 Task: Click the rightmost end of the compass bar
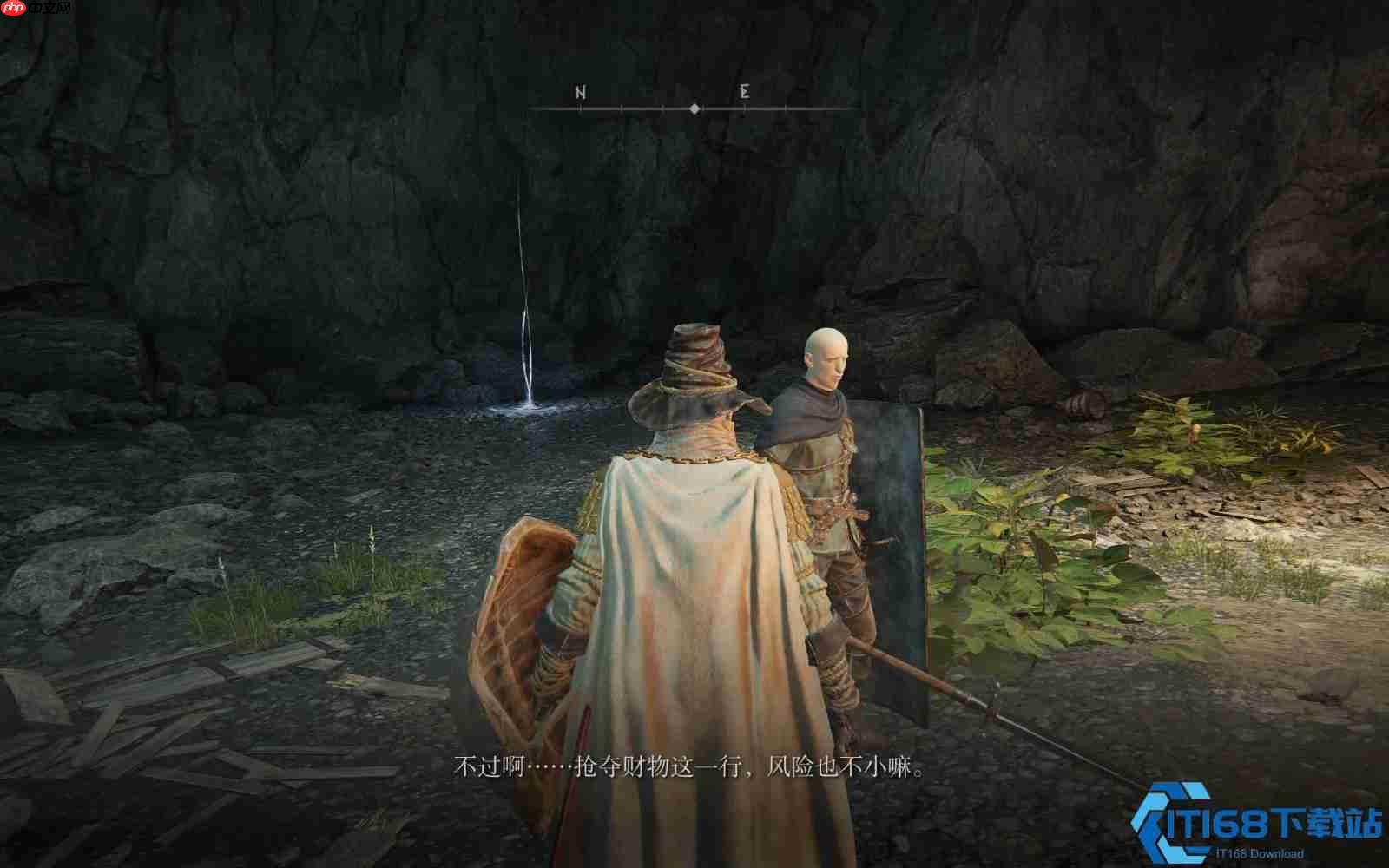tap(846, 108)
